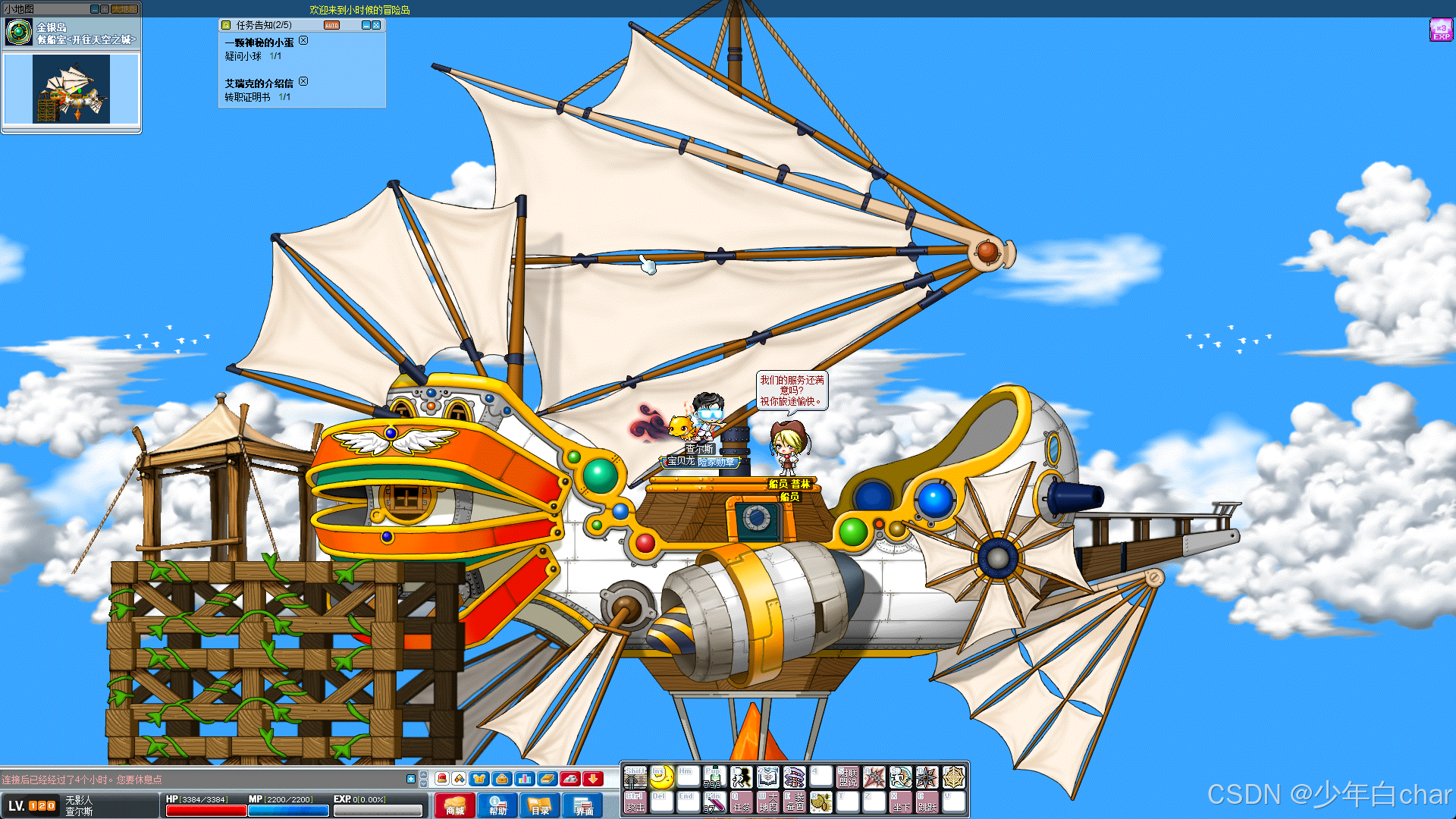Toggle AUTO in the quest tracker

click(331, 25)
